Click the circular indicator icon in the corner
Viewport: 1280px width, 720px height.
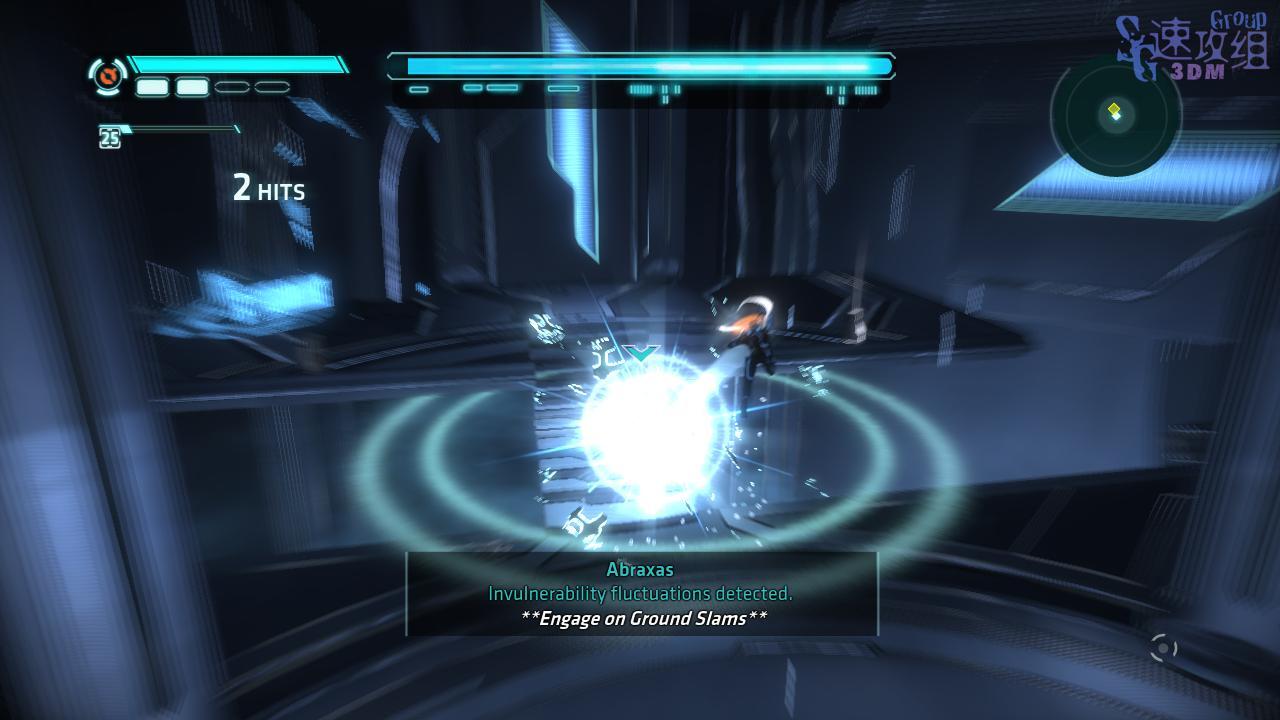(1163, 649)
